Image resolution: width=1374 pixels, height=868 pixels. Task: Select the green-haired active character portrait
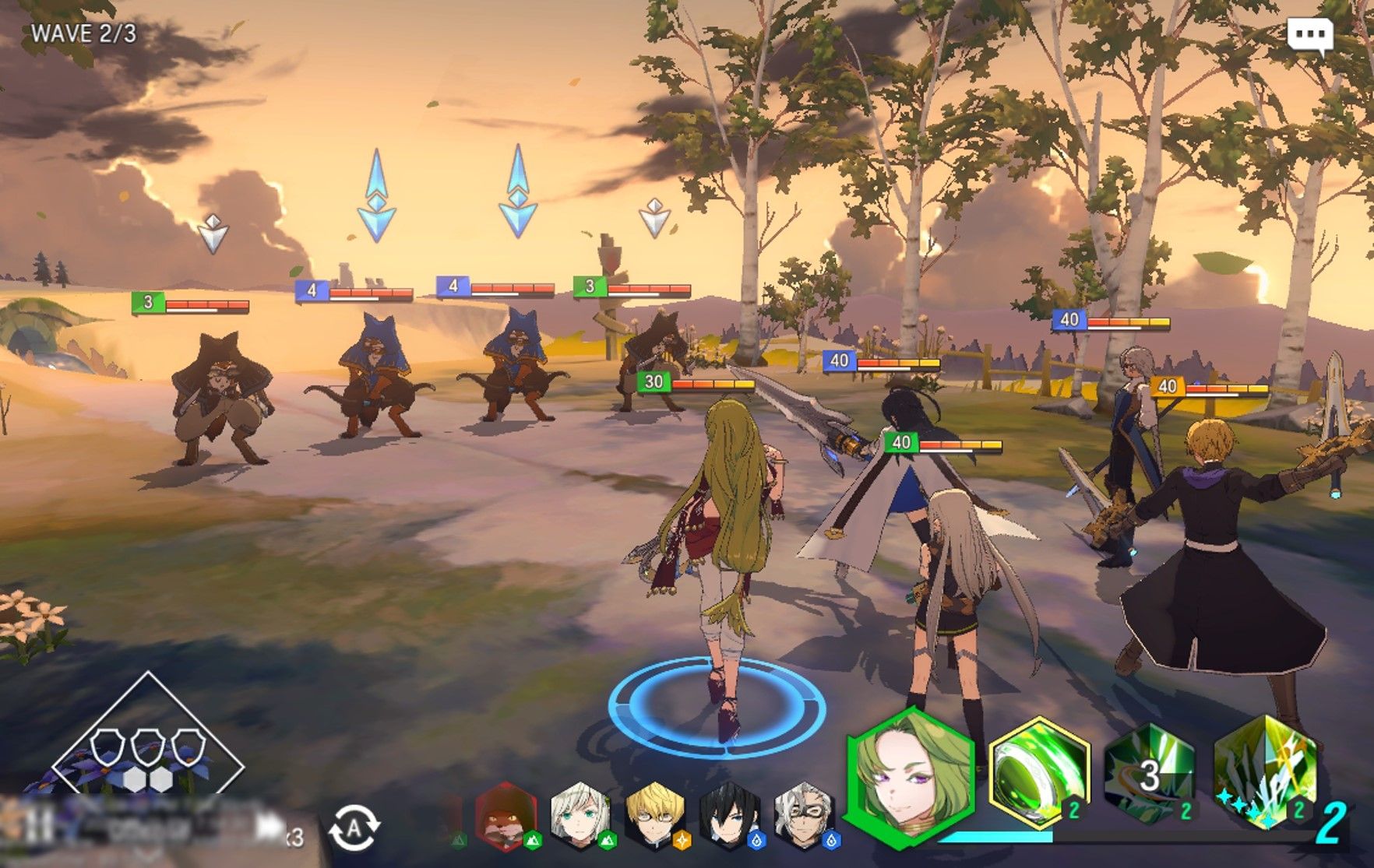[910, 778]
